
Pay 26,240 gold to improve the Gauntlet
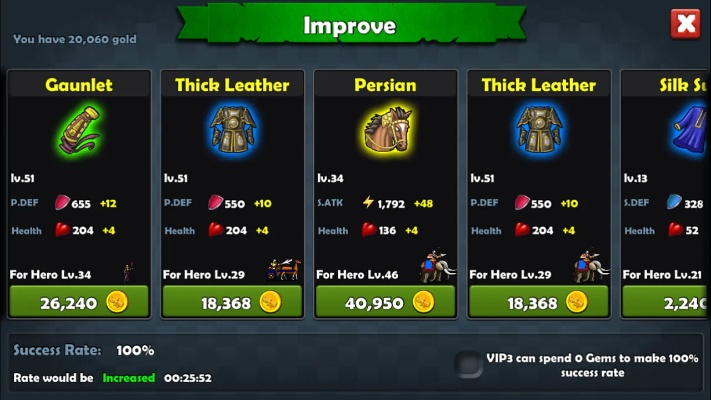(x=79, y=302)
